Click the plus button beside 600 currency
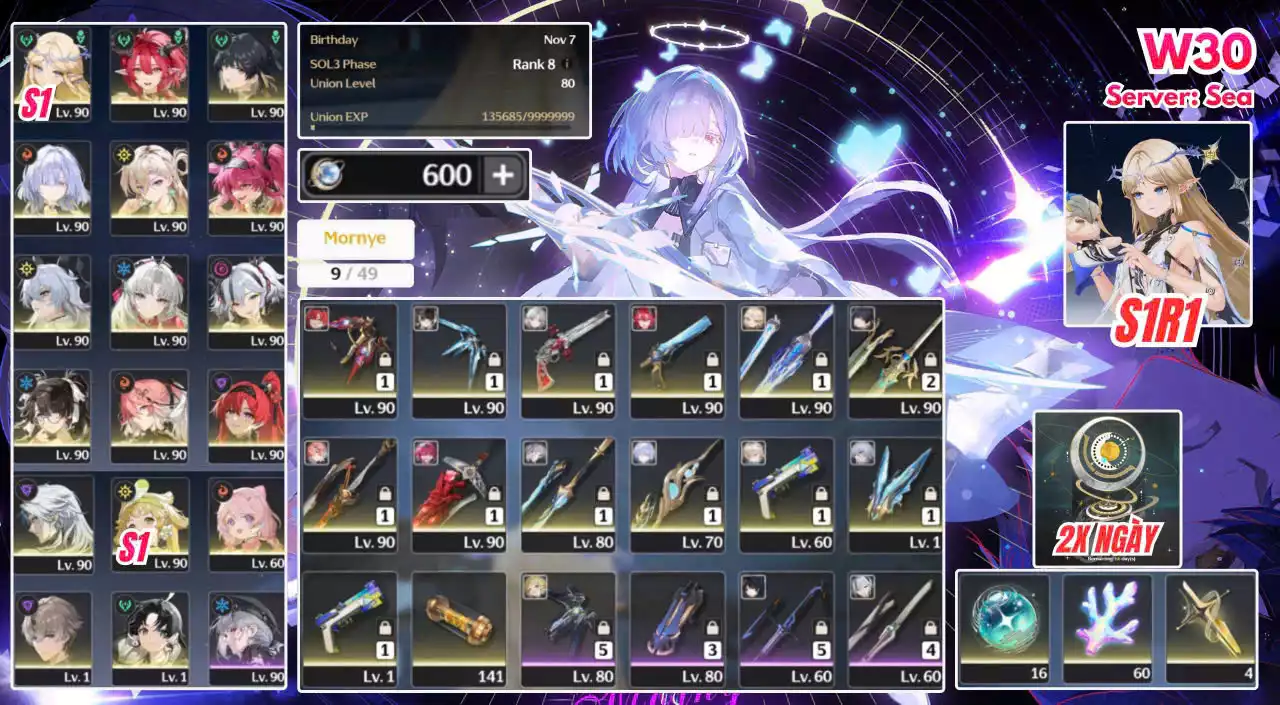1280x705 pixels. [503, 176]
